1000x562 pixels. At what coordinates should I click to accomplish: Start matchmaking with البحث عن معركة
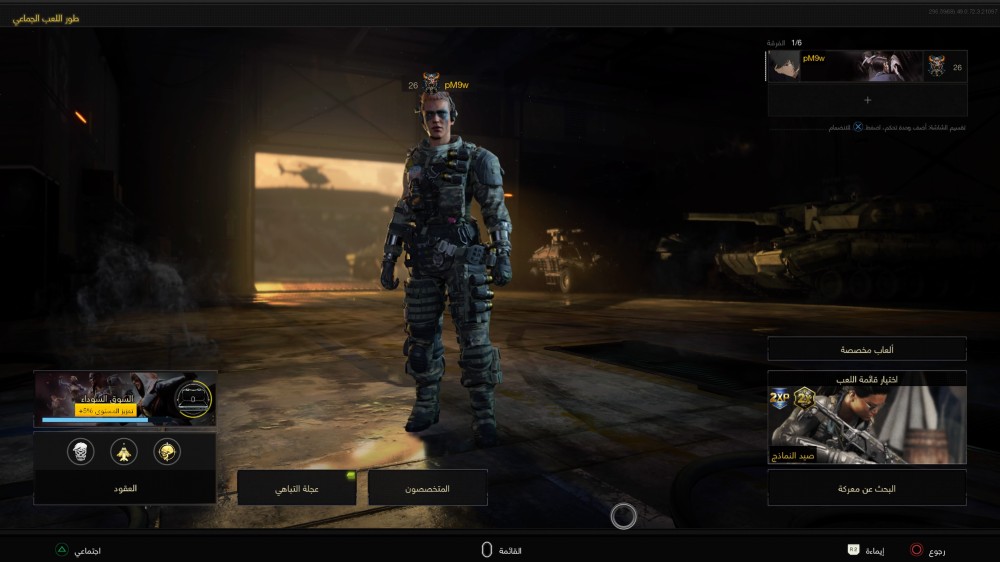867,488
